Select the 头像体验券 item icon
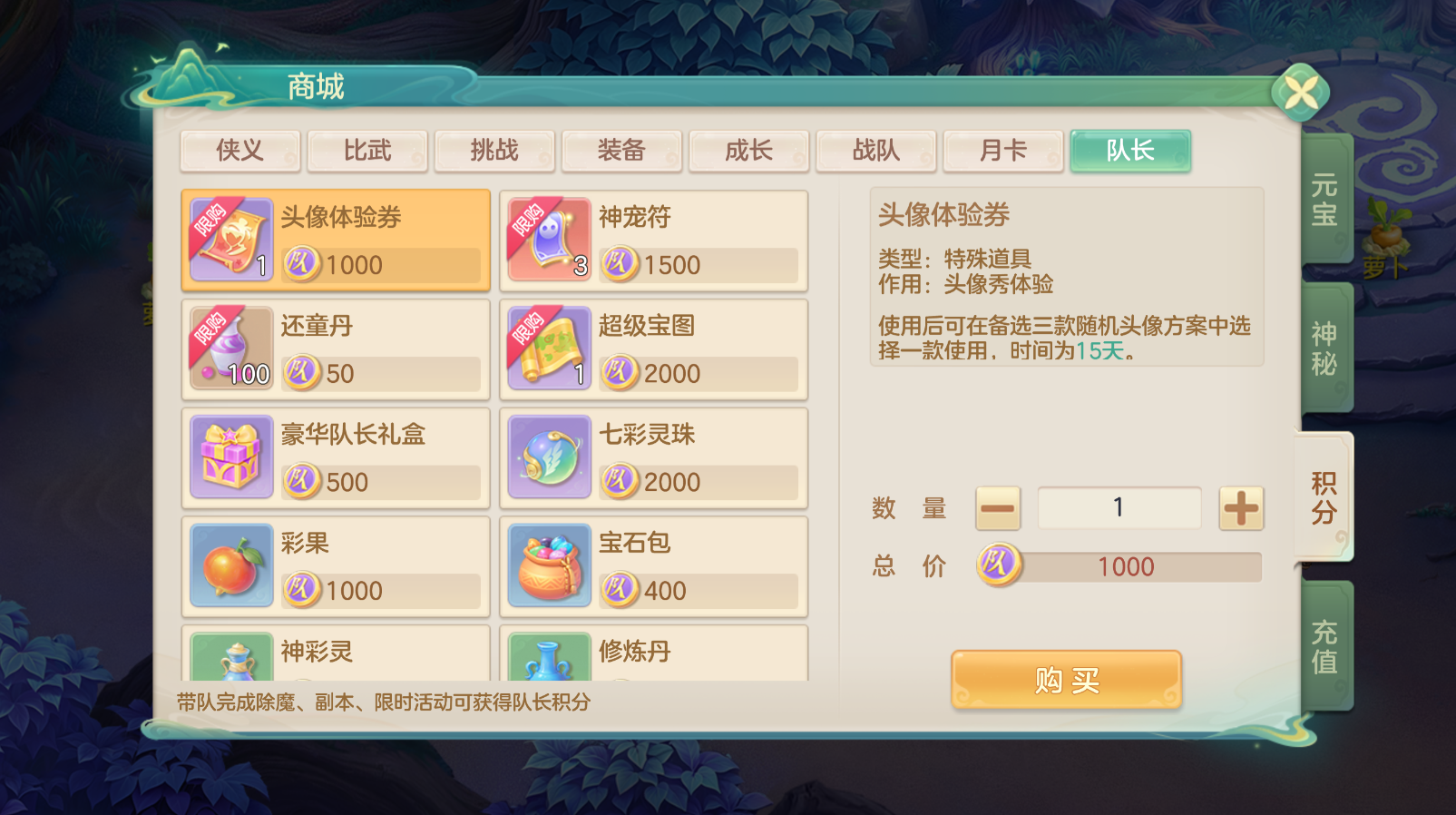This screenshot has height=815, width=1456. click(x=230, y=240)
